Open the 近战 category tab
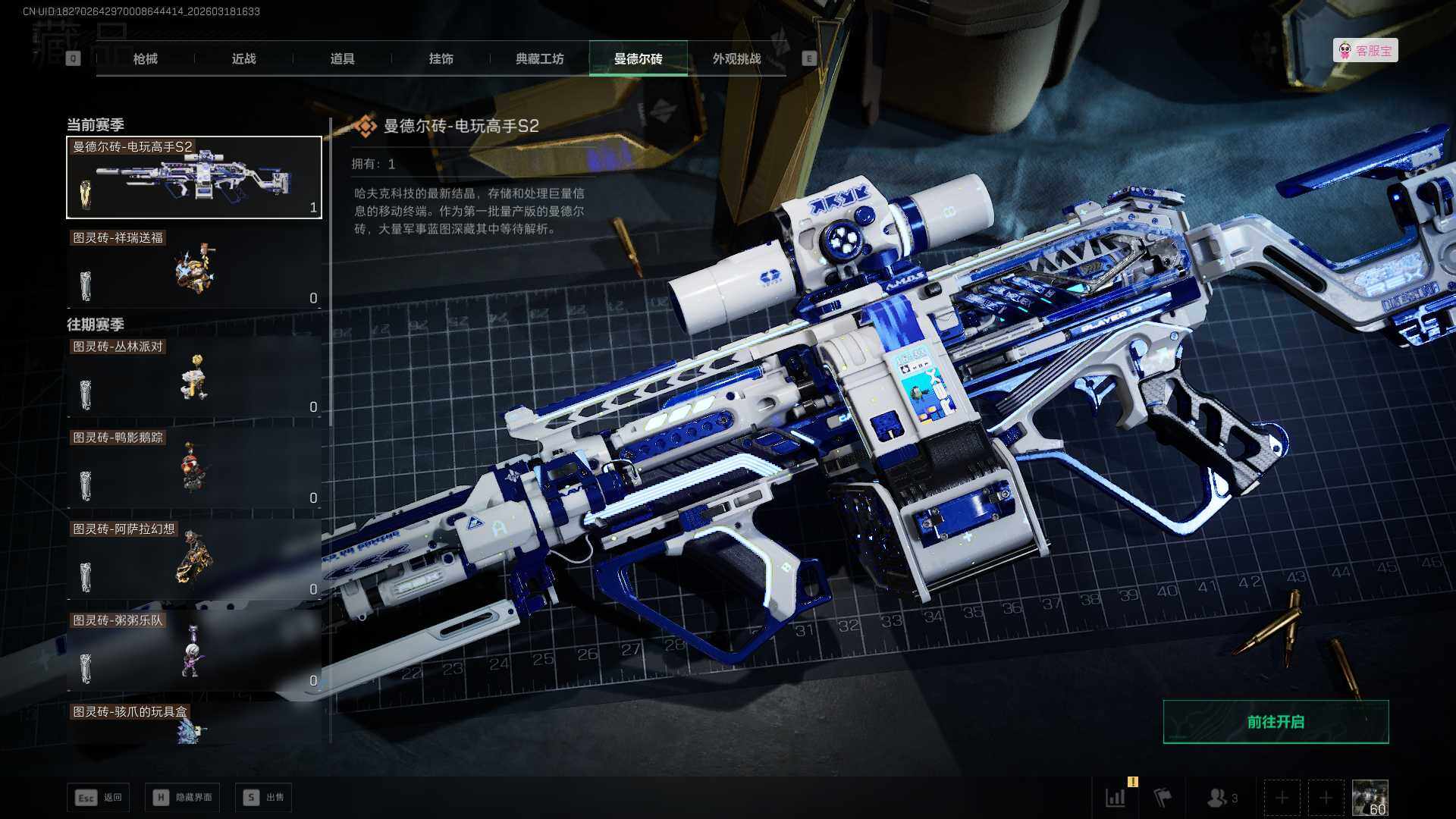Screen dimensions: 1456x819 [243, 58]
